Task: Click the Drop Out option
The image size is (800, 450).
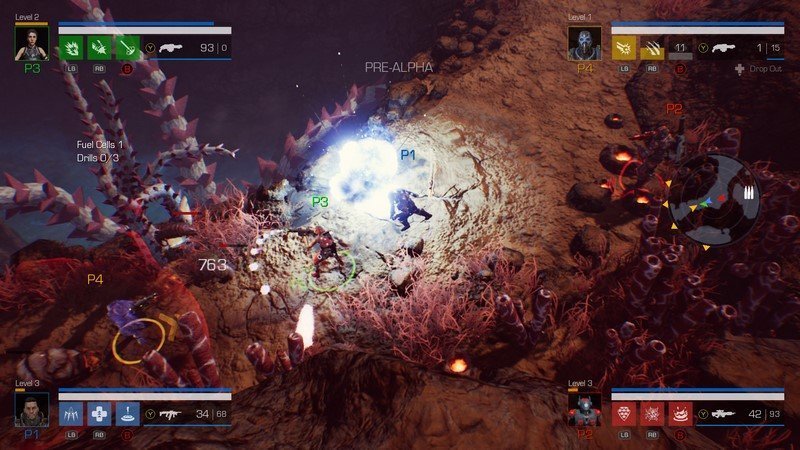Action: coord(762,69)
